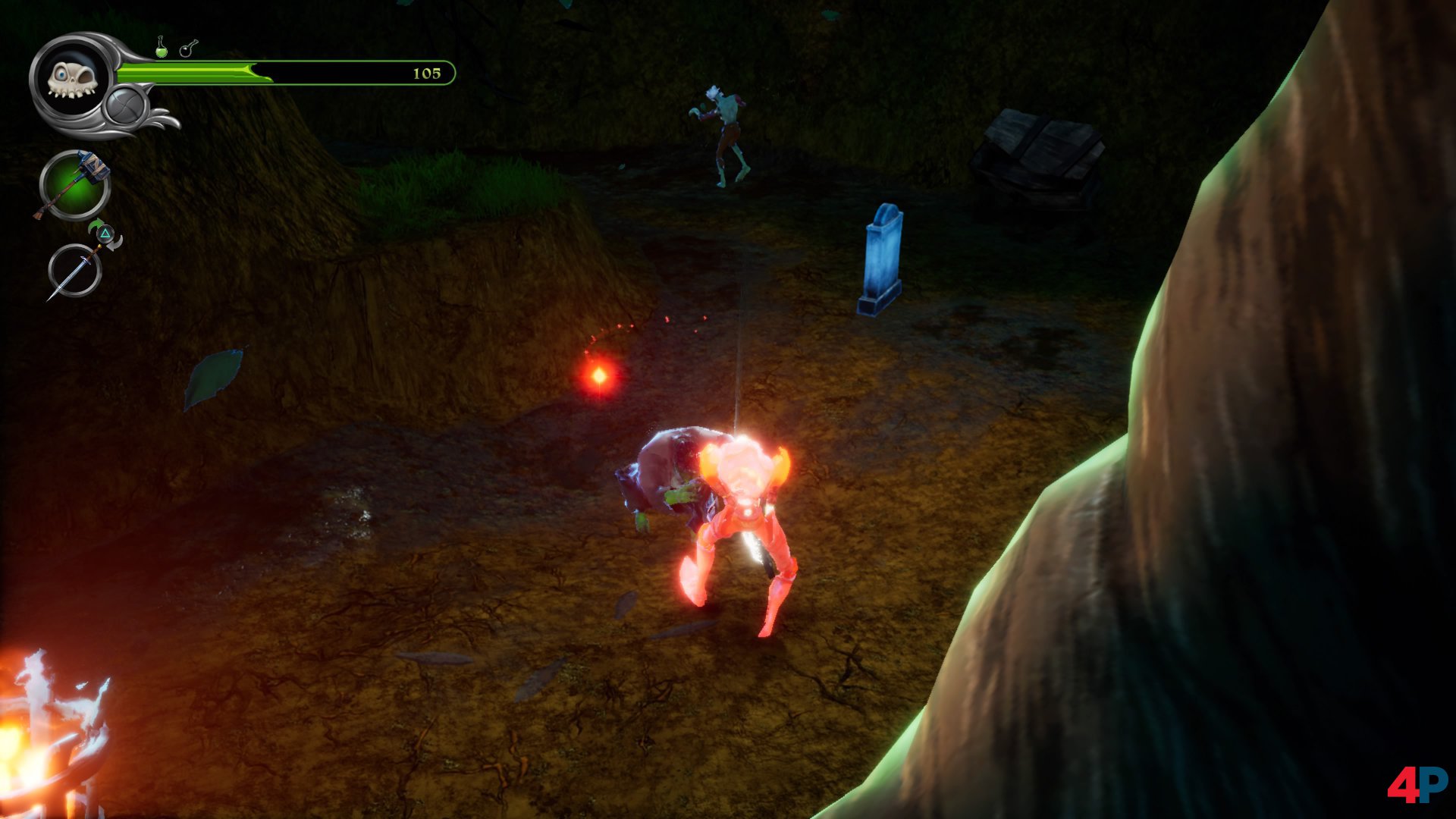Click the 4P watermark logo
Screen dimensions: 1456x819
click(x=1416, y=784)
